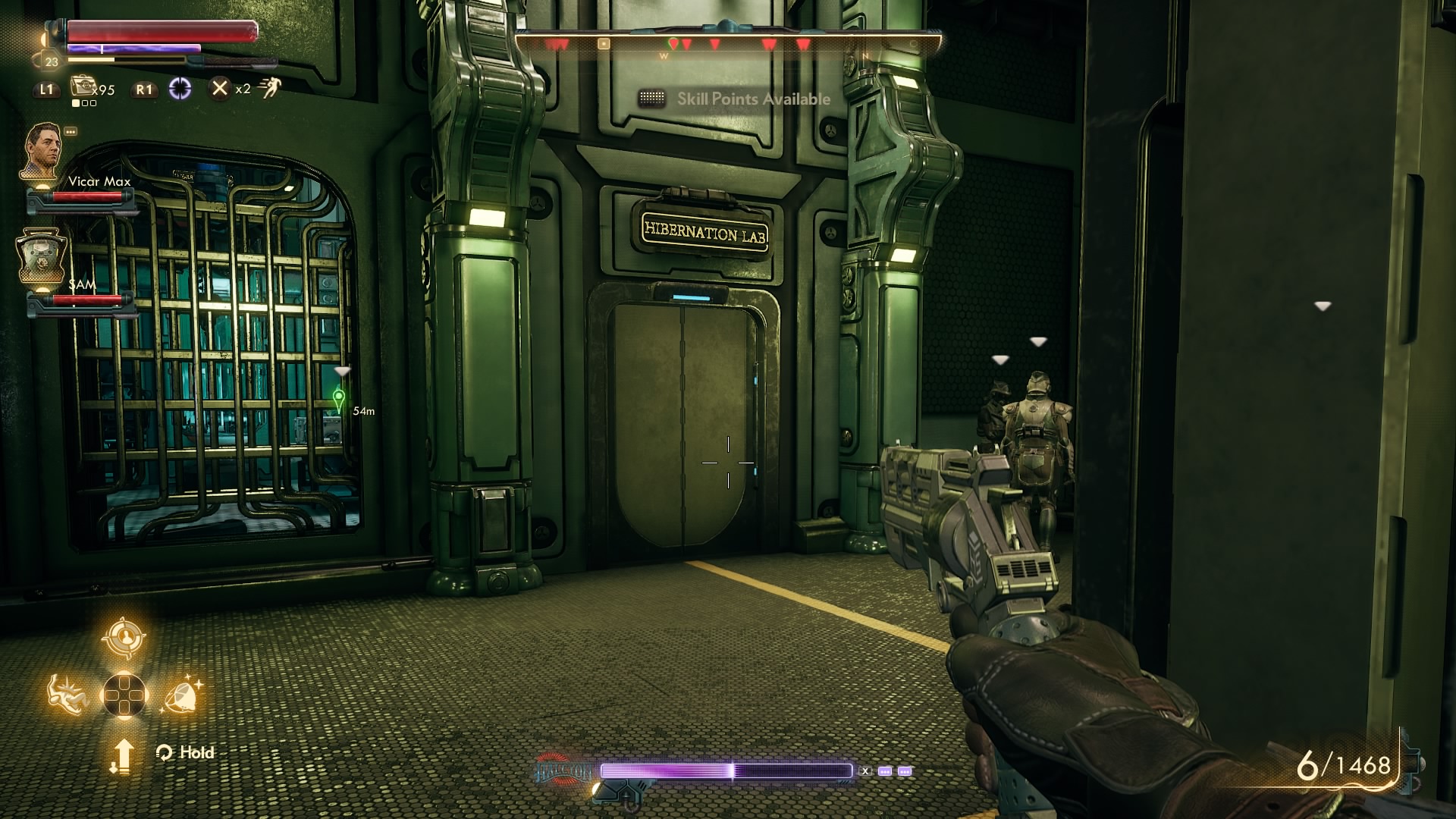Click the compass bar at the top
The height and width of the screenshot is (819, 1456).
click(x=728, y=44)
